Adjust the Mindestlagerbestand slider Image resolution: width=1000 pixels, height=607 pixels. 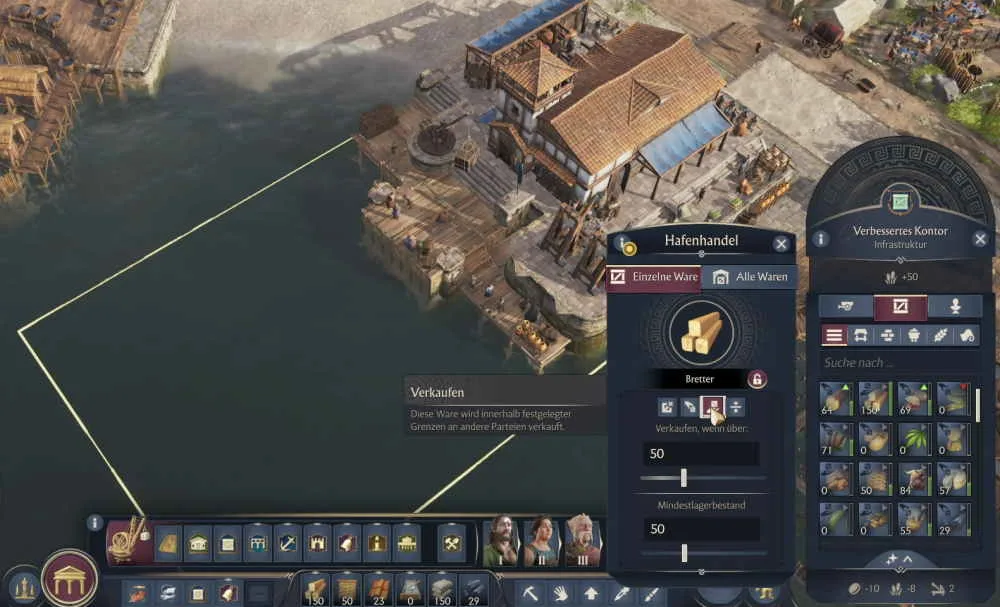point(684,552)
